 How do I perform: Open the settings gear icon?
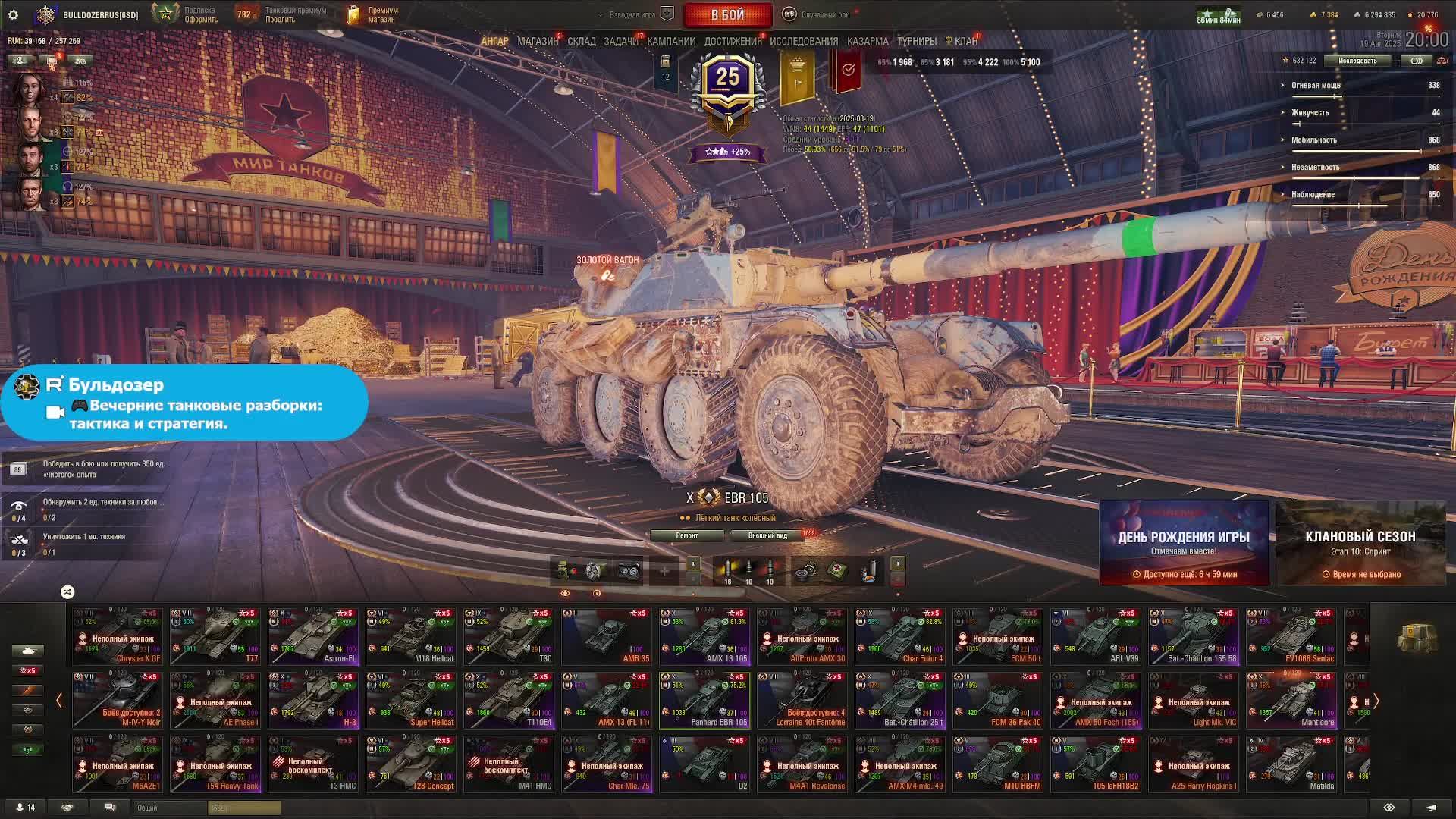(13, 14)
